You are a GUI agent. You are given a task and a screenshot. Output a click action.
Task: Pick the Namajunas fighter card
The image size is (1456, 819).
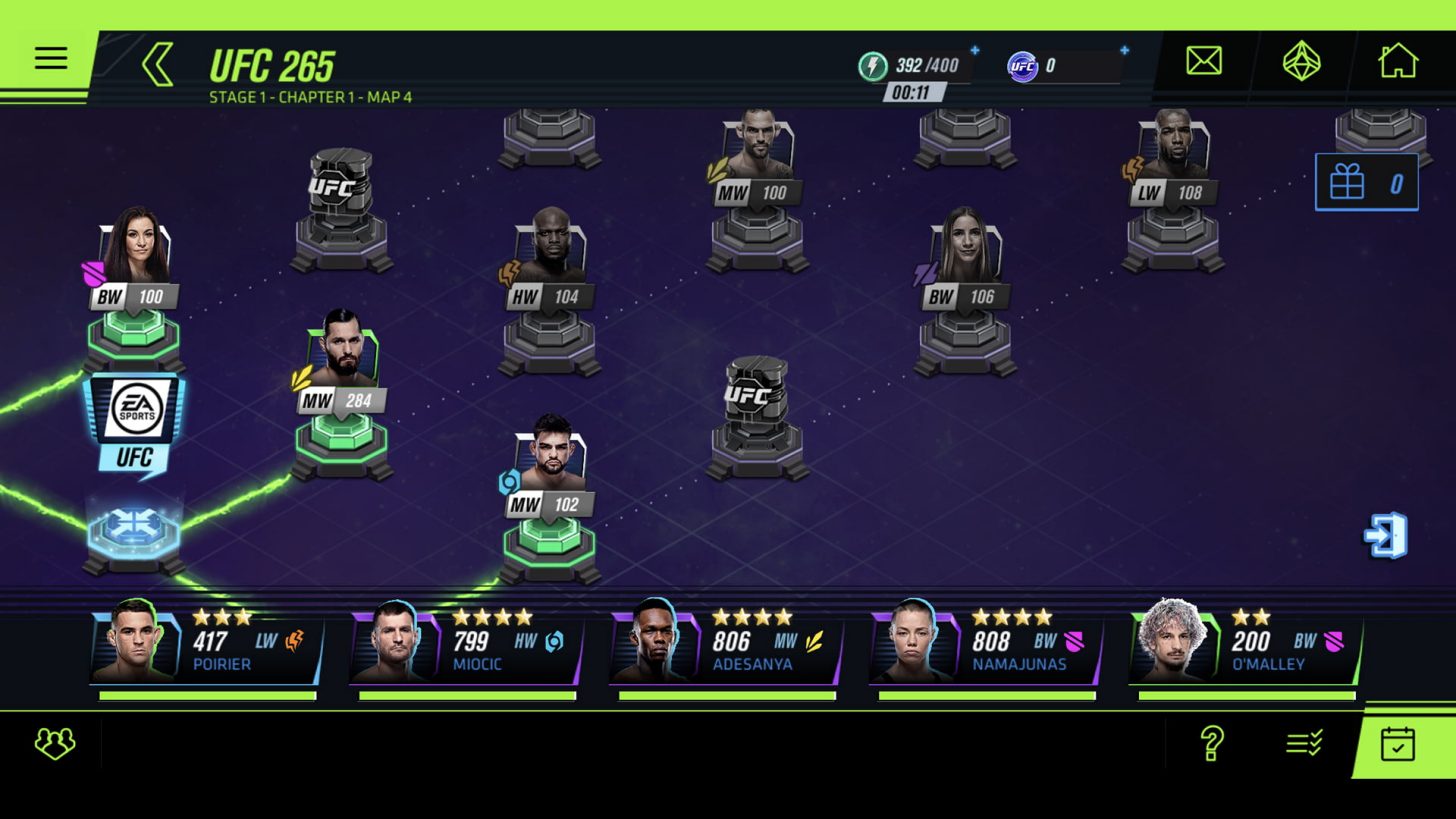pos(986,644)
